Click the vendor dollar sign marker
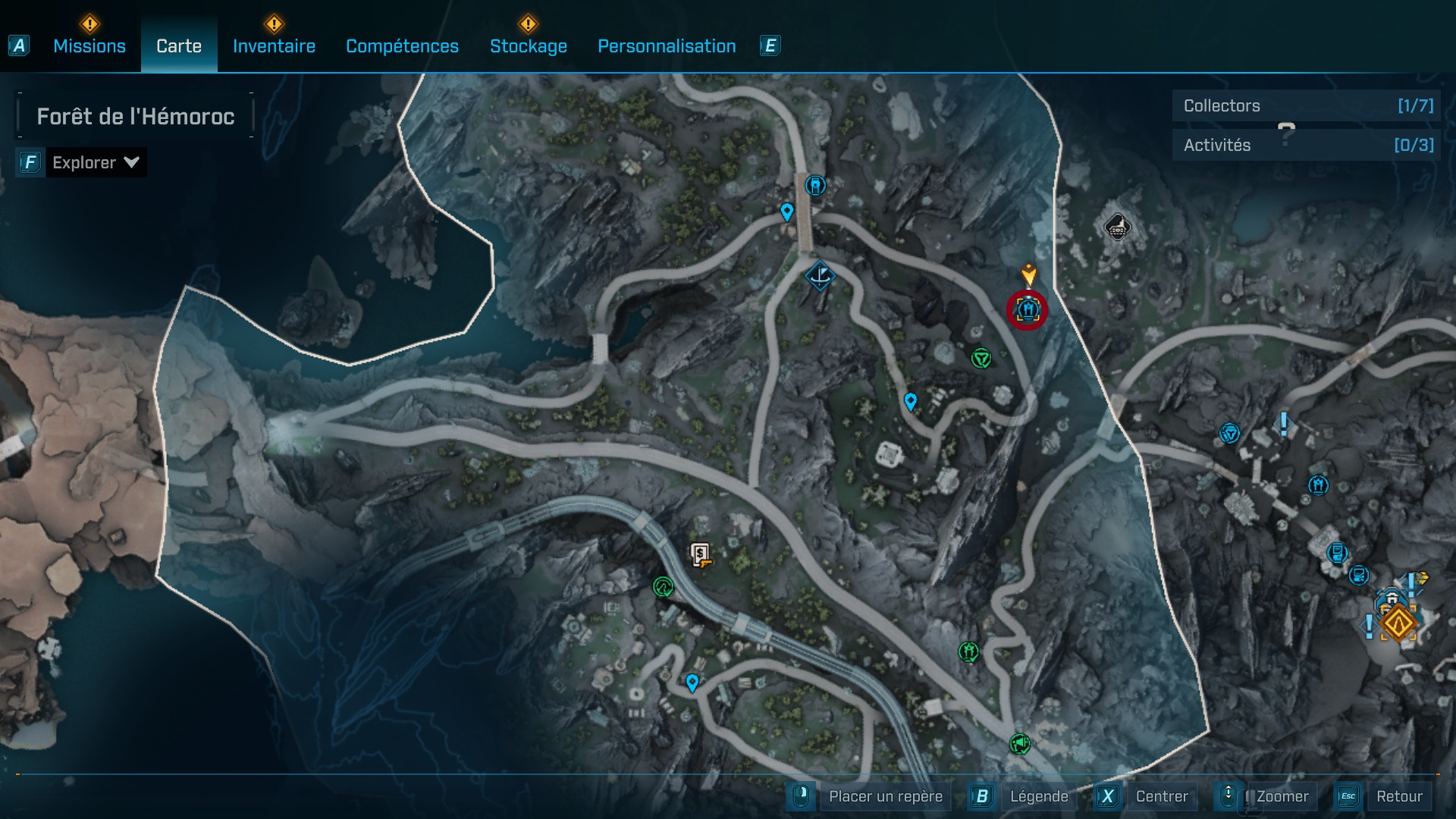The width and height of the screenshot is (1456, 819). [700, 554]
